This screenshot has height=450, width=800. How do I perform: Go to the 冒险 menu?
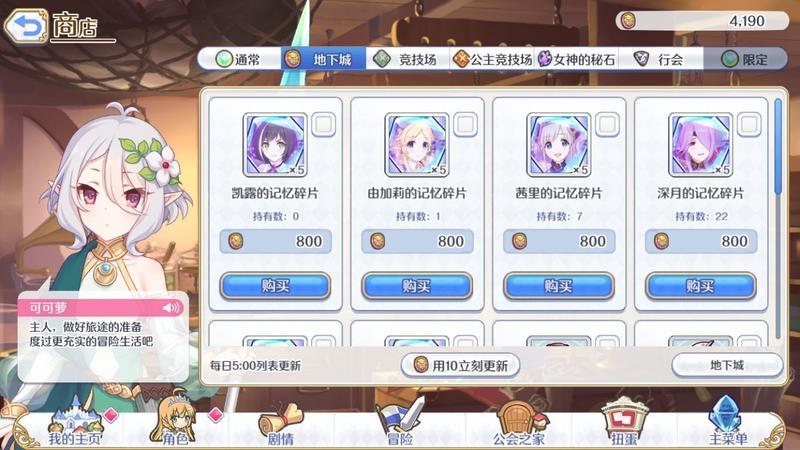(x=400, y=425)
